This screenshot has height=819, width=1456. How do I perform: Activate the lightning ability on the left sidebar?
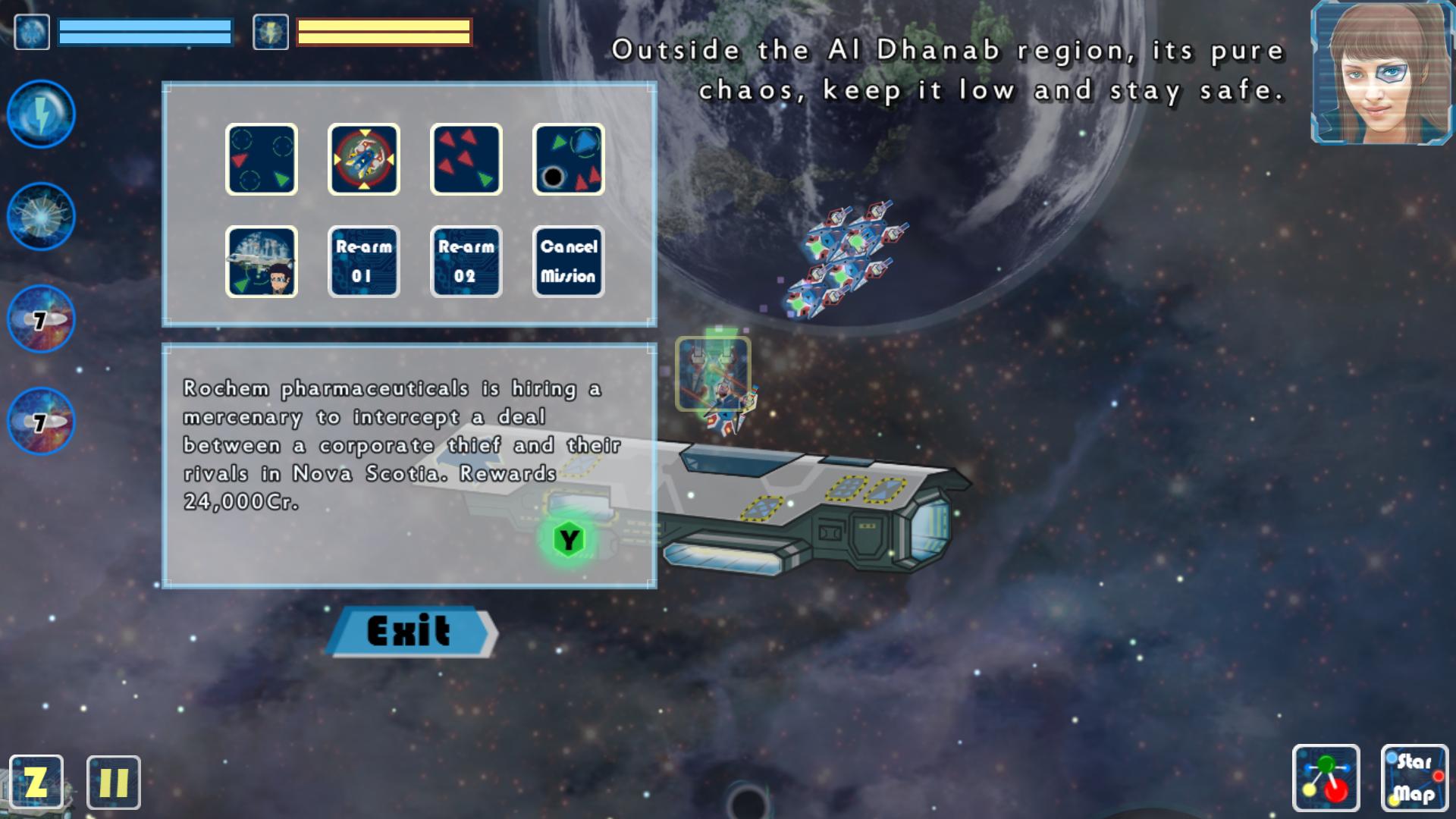coord(39,114)
